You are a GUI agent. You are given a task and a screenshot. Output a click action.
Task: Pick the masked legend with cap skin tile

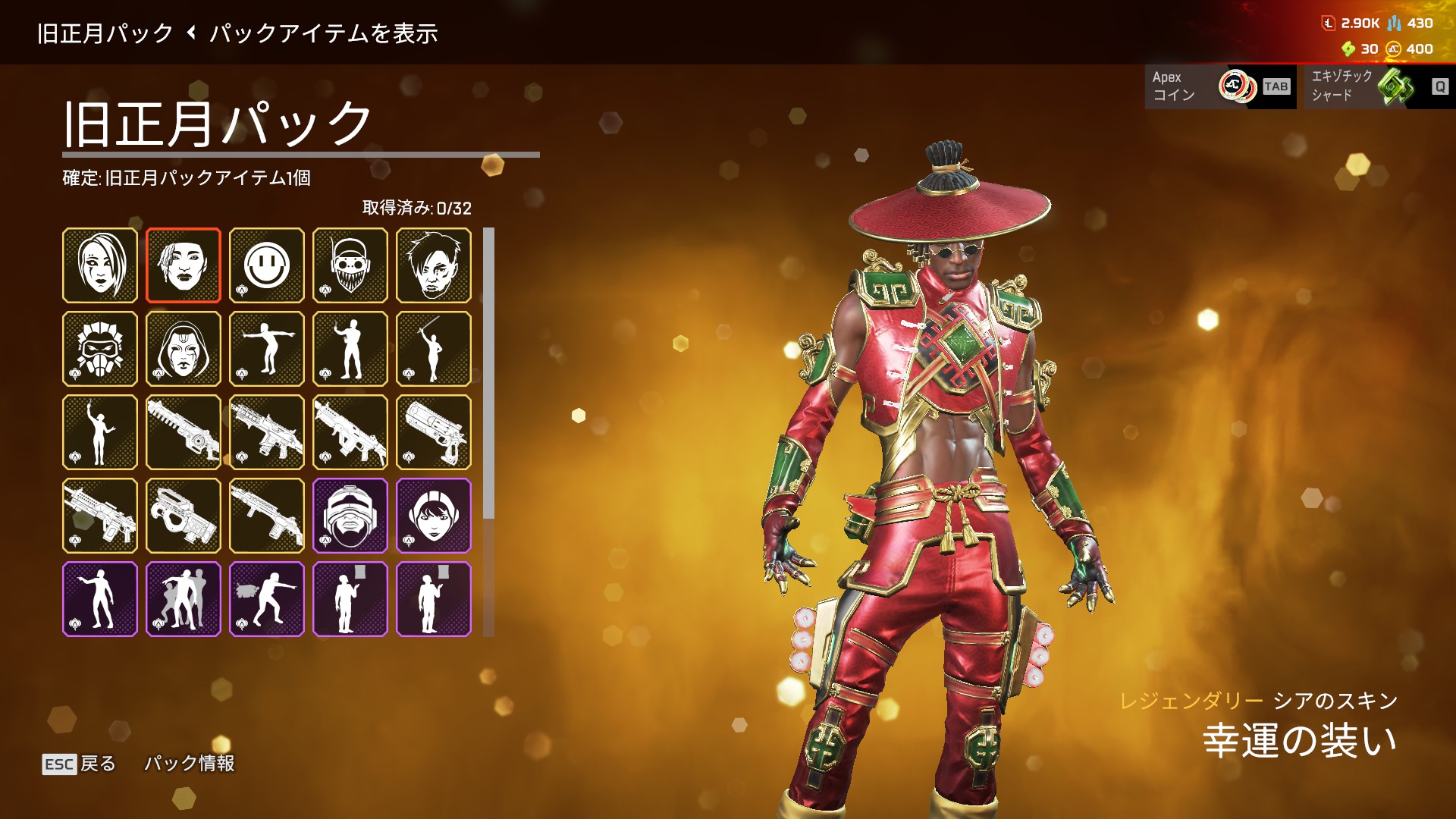point(350,265)
